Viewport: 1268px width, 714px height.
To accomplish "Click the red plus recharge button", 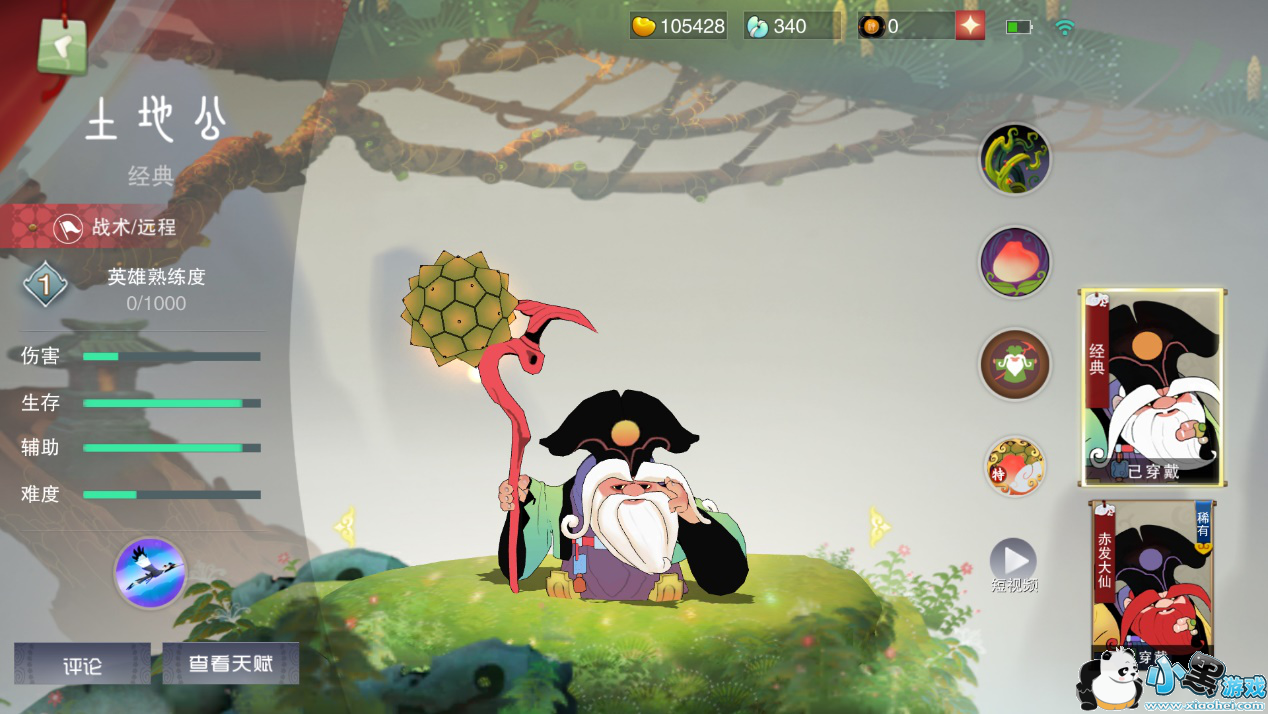I will click(970, 26).
